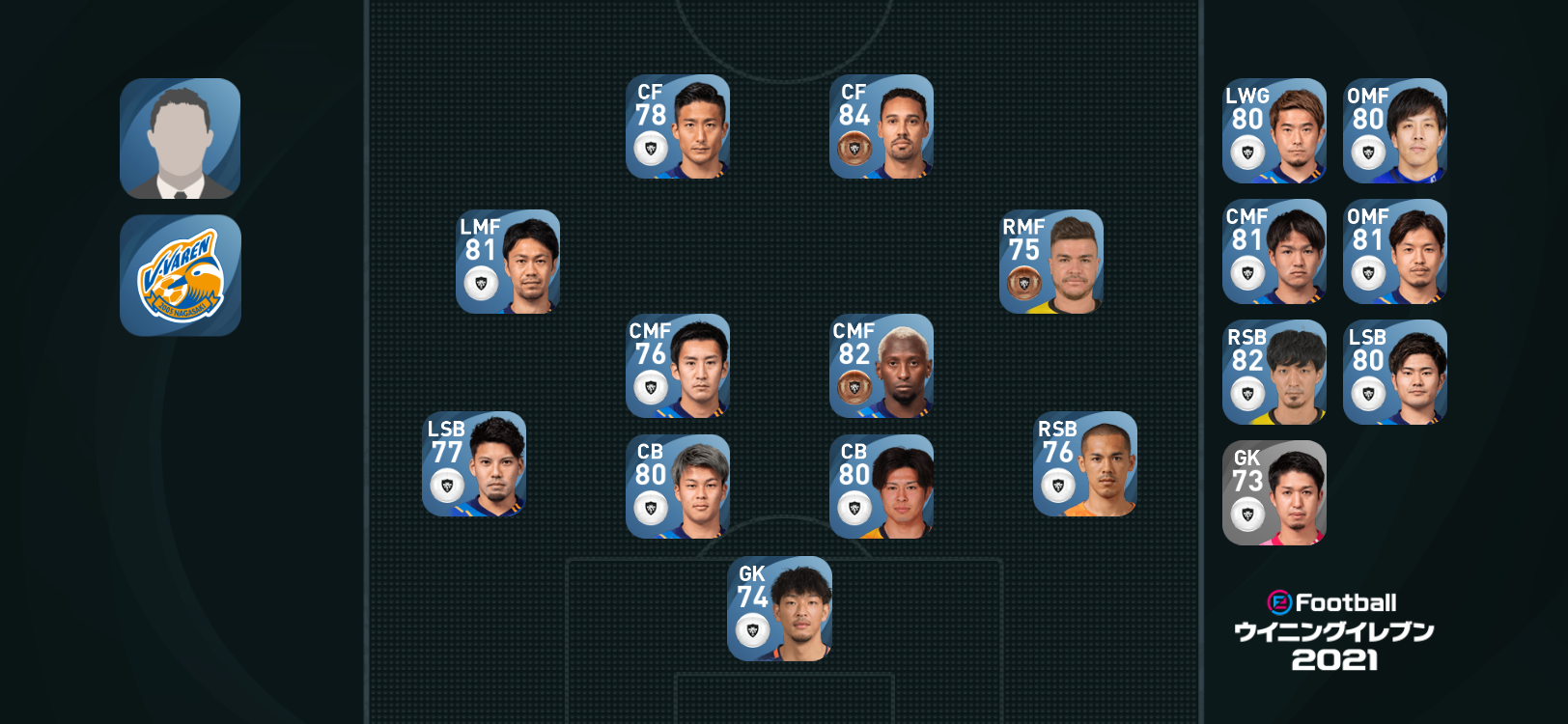The image size is (1568, 724).
Task: Select the reserve GK 73 goalkeeper card
Action: (1274, 493)
